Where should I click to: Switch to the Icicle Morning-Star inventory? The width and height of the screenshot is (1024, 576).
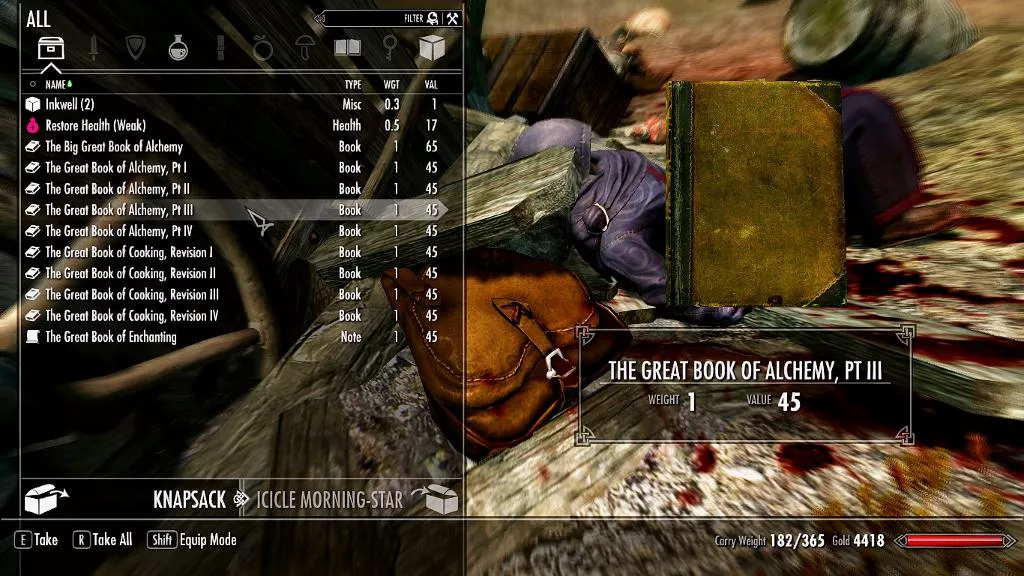point(330,499)
